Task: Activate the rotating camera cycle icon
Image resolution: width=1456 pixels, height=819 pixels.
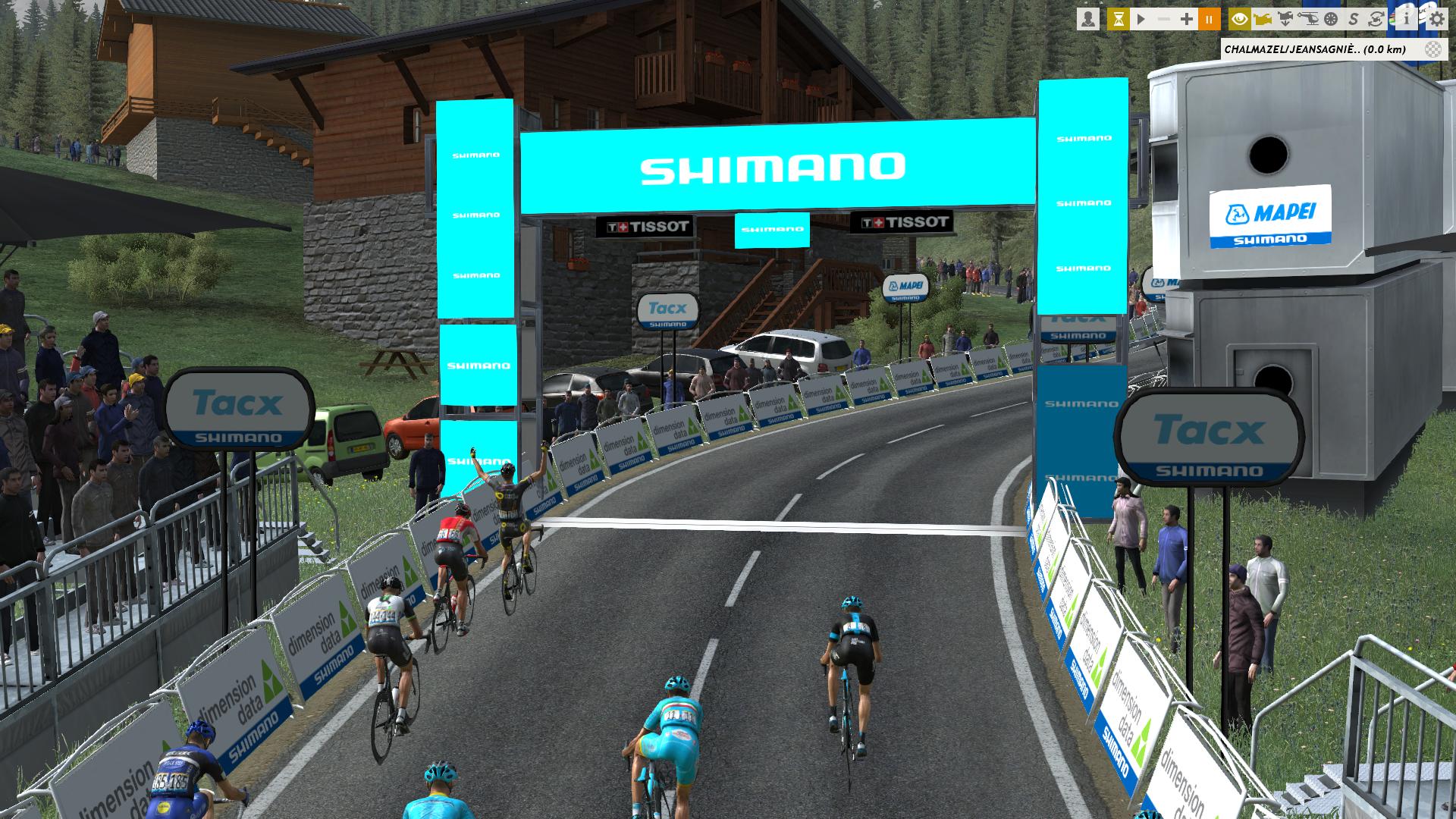Action: coord(1376,19)
